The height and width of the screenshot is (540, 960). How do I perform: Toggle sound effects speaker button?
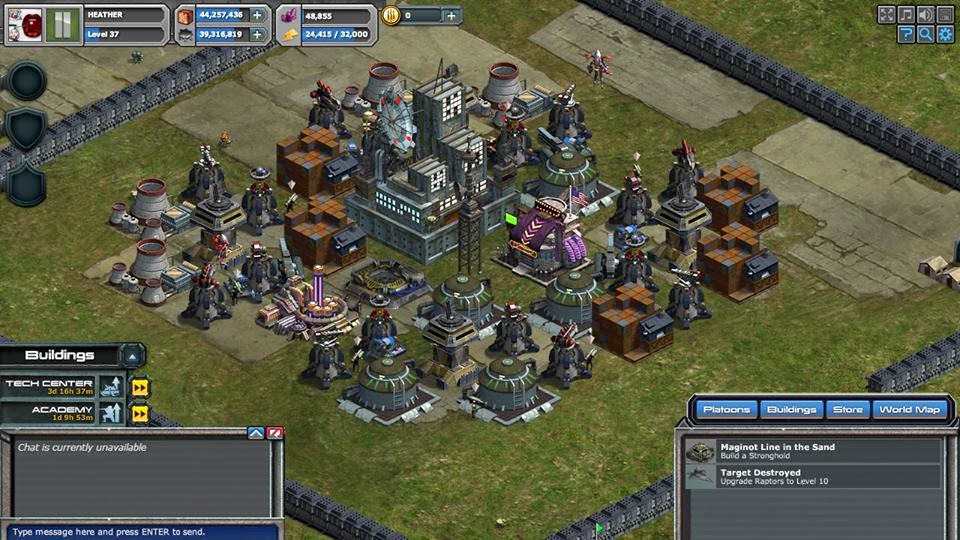(x=926, y=14)
